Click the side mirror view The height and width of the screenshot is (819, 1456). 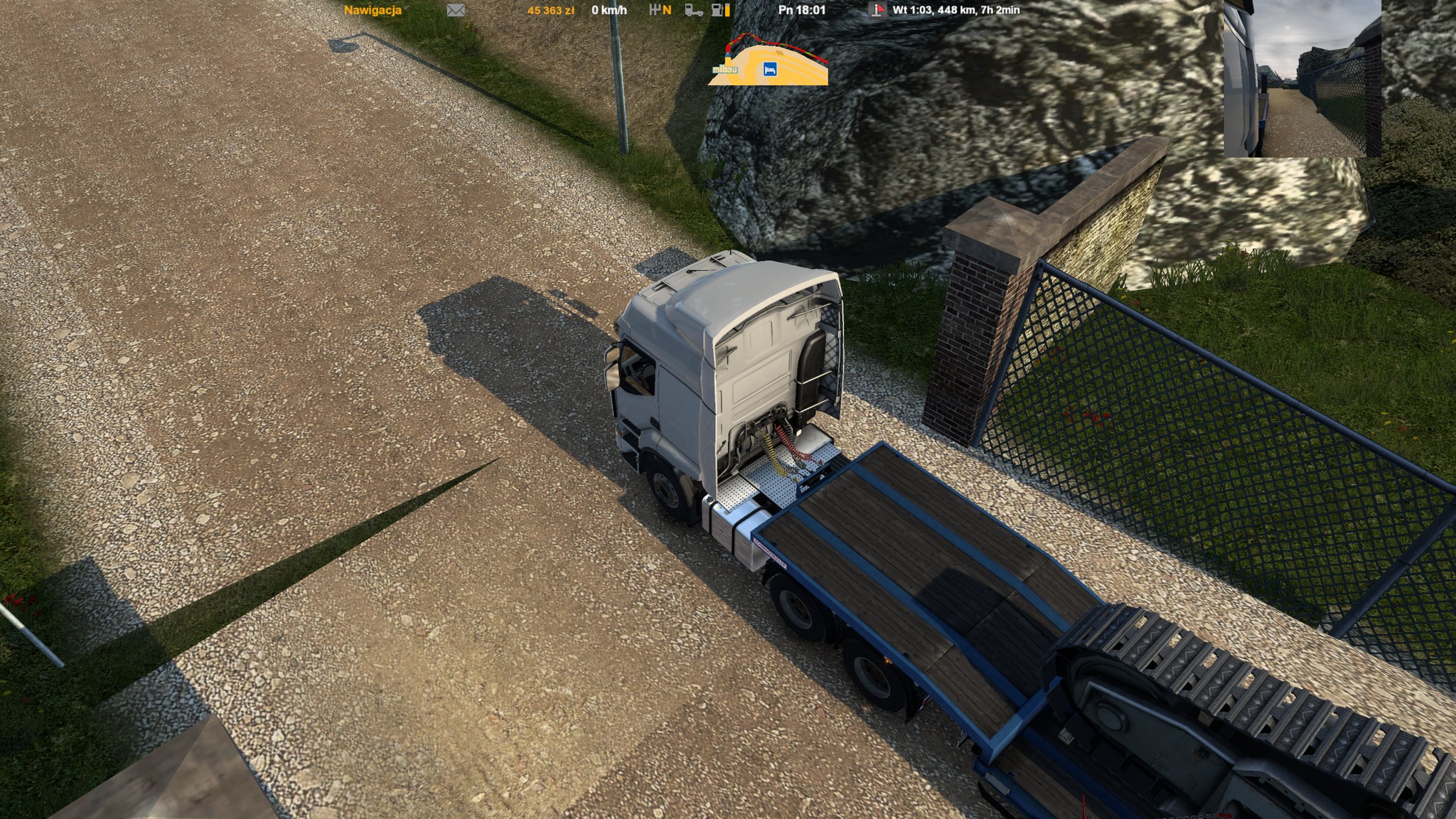coord(1302,78)
